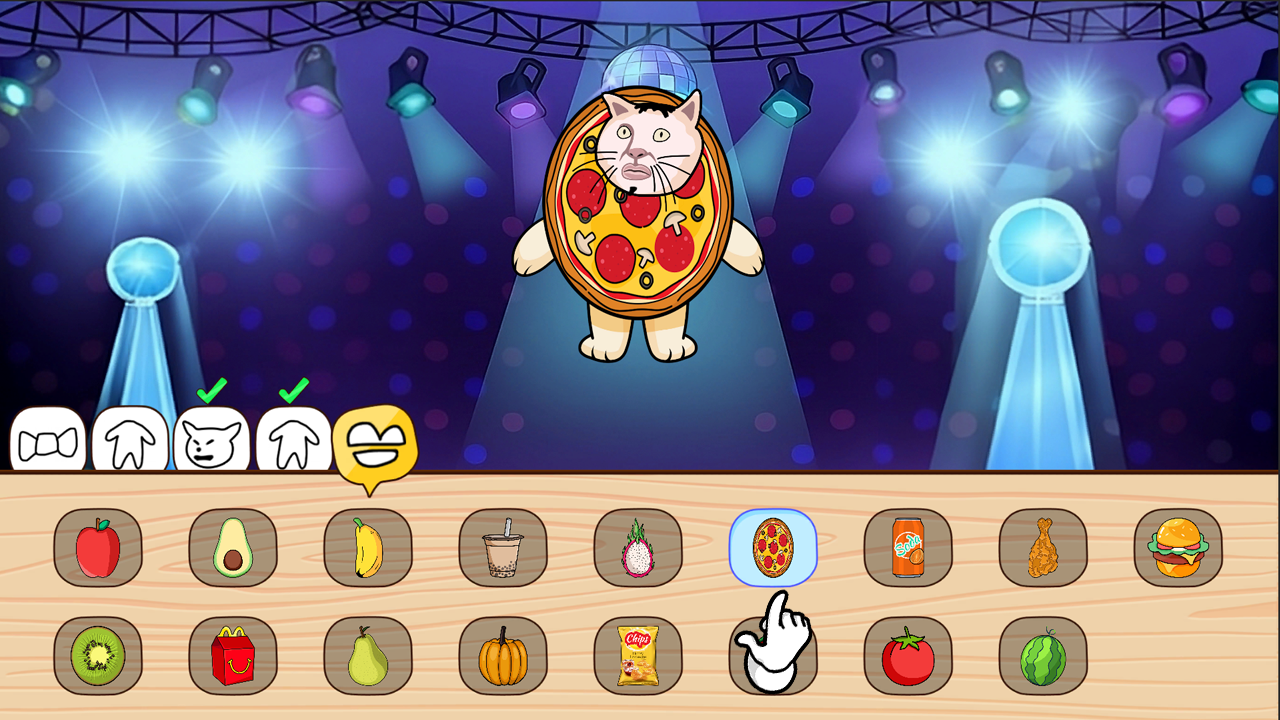This screenshot has width=1280, height=720.
Task: Choose the avocado item
Action: point(233,546)
